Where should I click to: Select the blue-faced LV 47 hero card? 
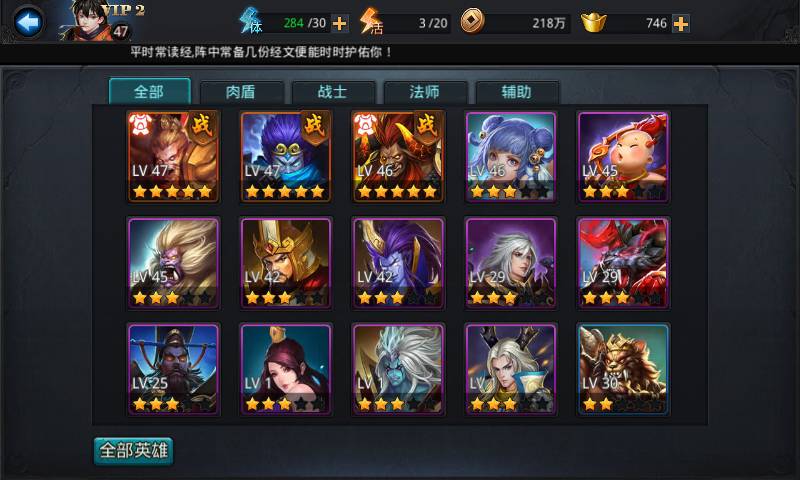coord(285,156)
